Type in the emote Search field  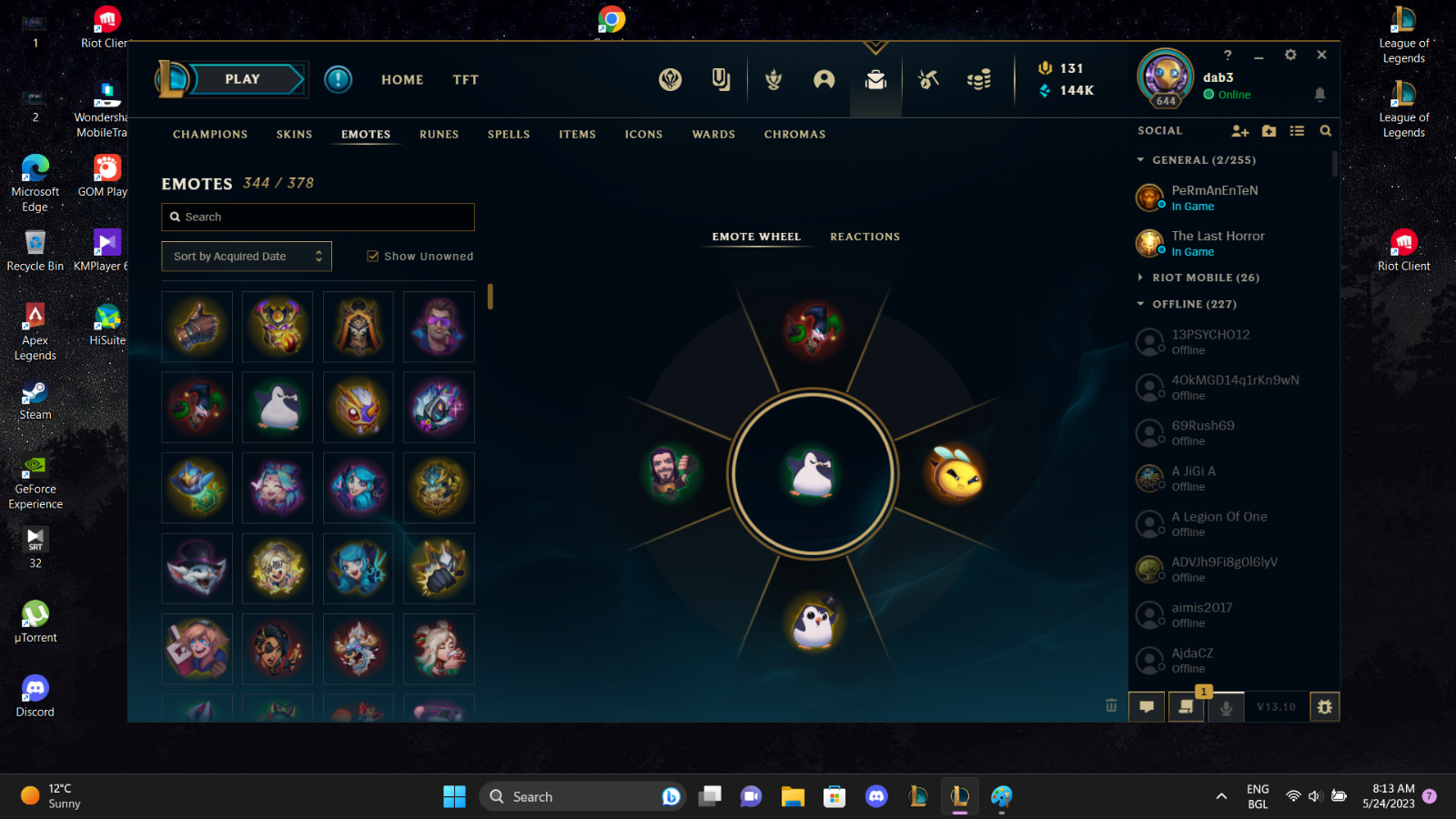(318, 217)
